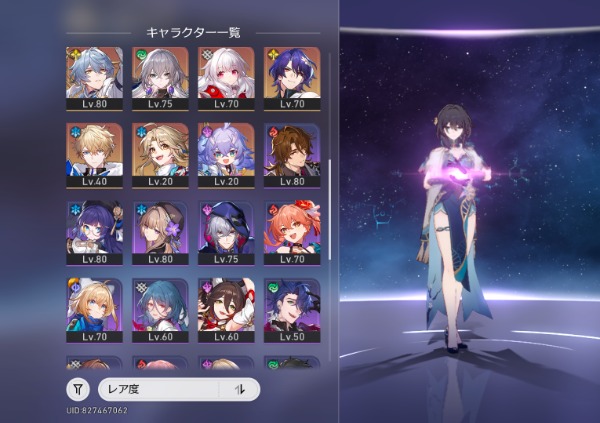This screenshot has width=600, height=423.
Task: Open the character filter funnel button
Action: 78,390
